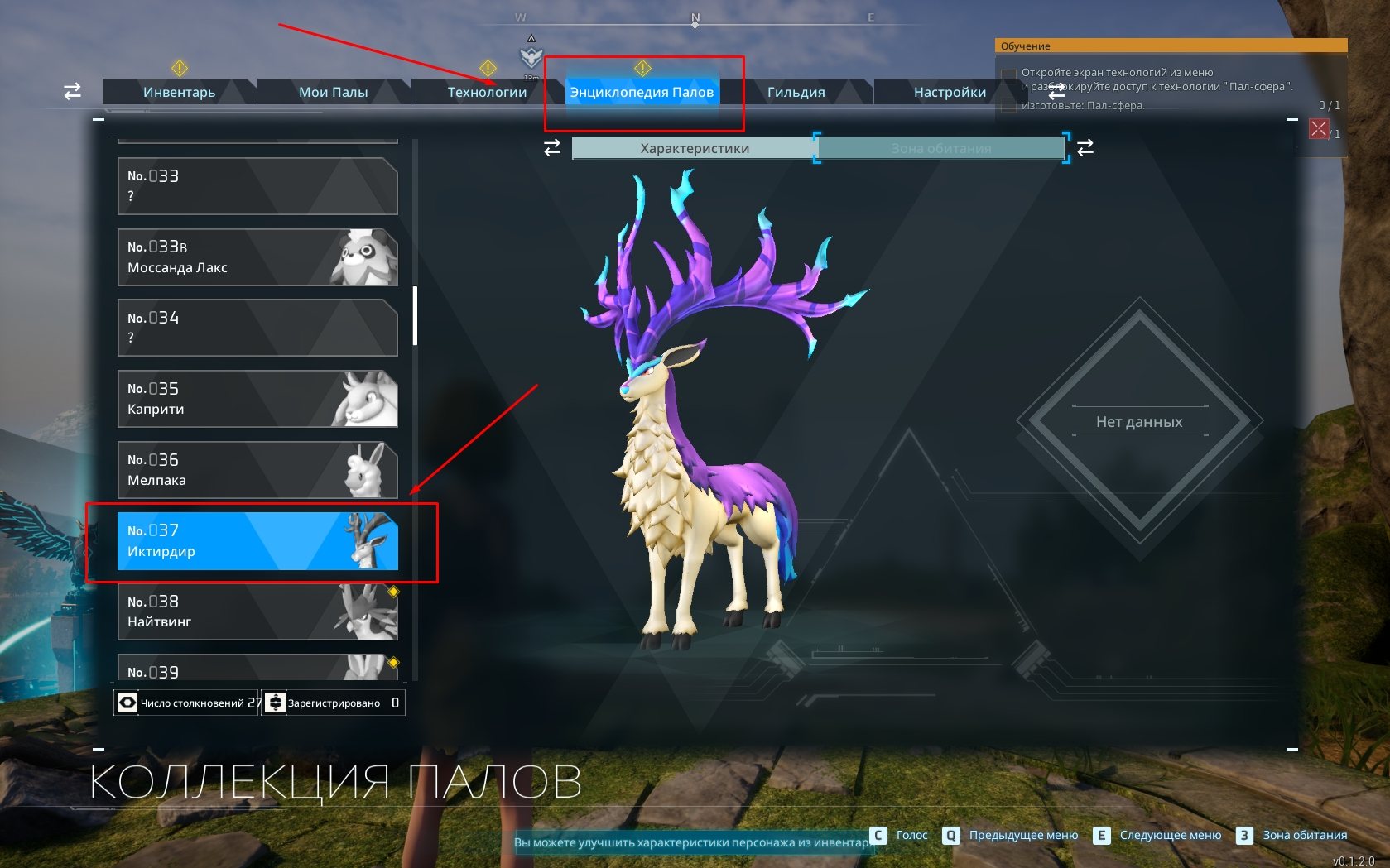Select the unknown No.034 entry
The width and height of the screenshot is (1390, 868).
[257, 328]
